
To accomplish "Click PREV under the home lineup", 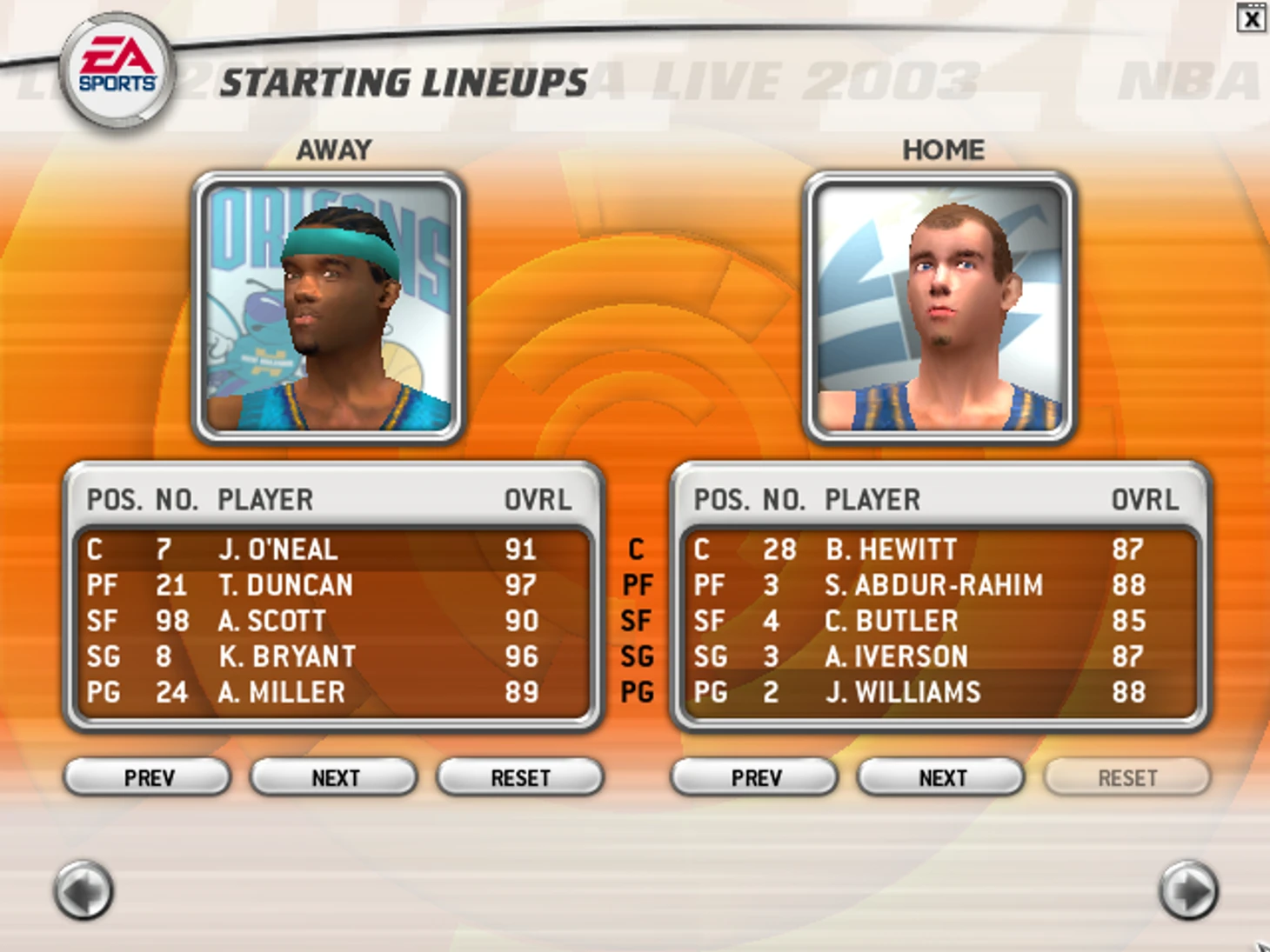I will coord(755,777).
